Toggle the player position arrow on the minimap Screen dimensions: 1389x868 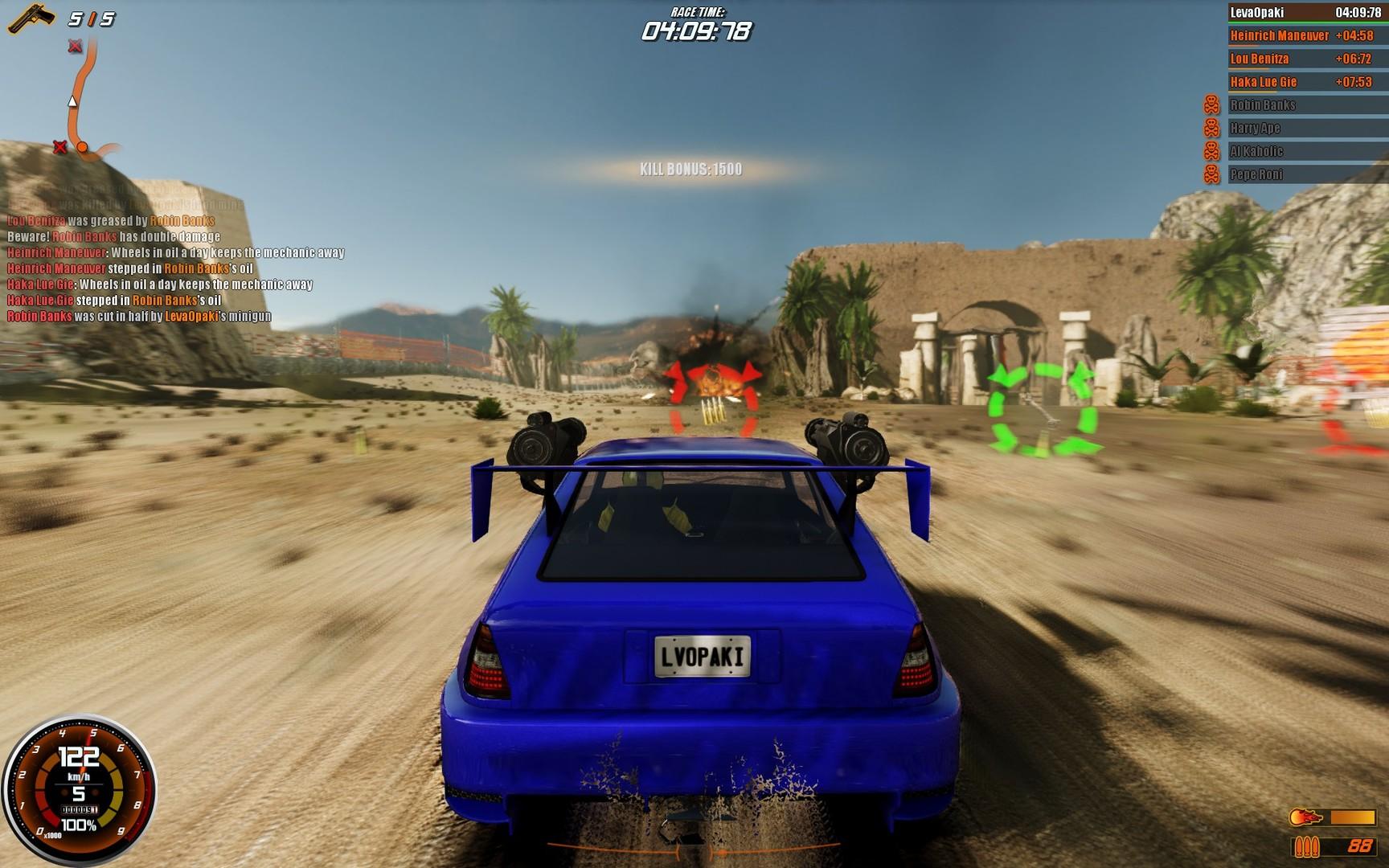pyautogui.click(x=72, y=103)
